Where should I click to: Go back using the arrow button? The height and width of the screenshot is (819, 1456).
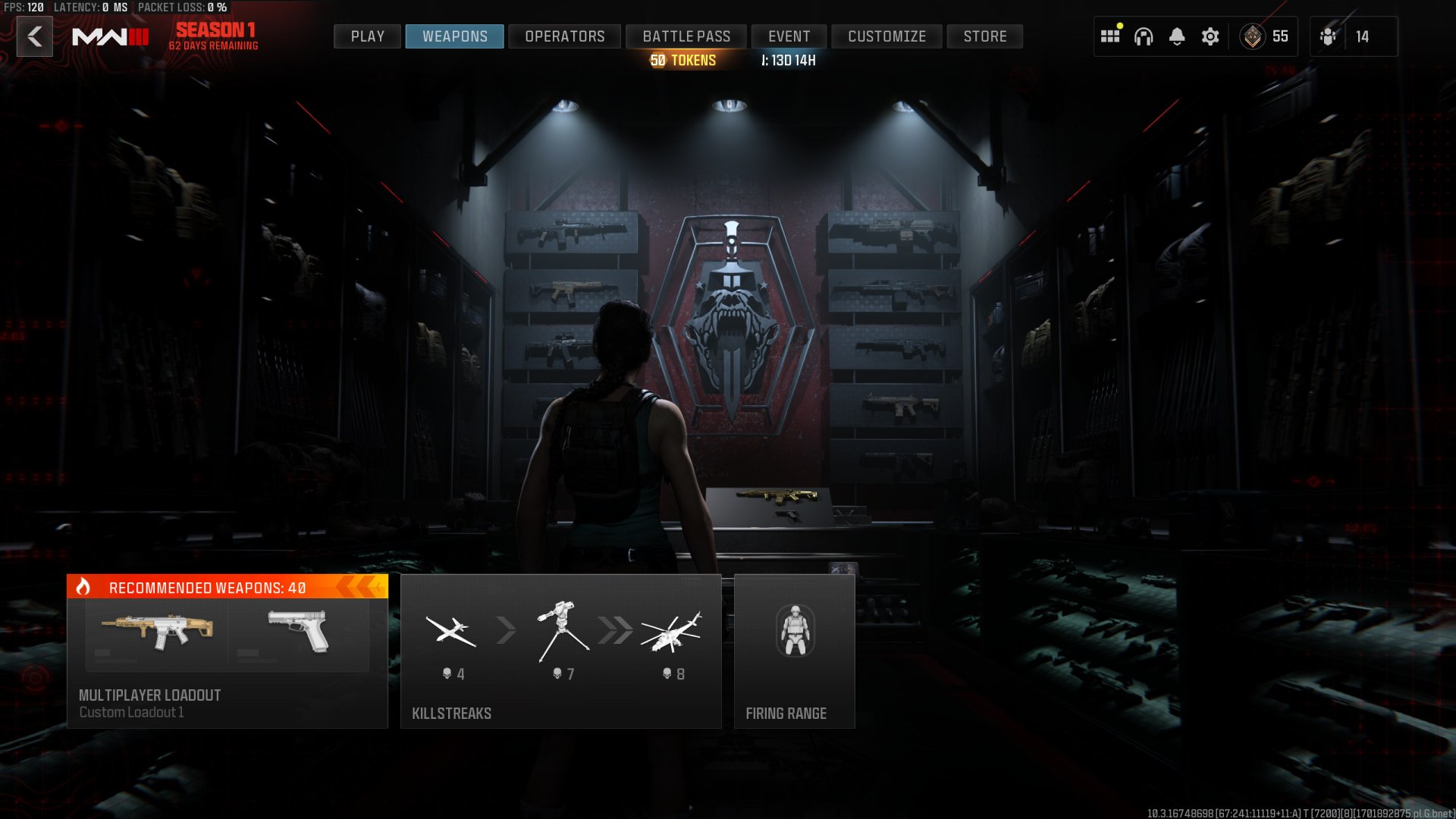pos(35,36)
